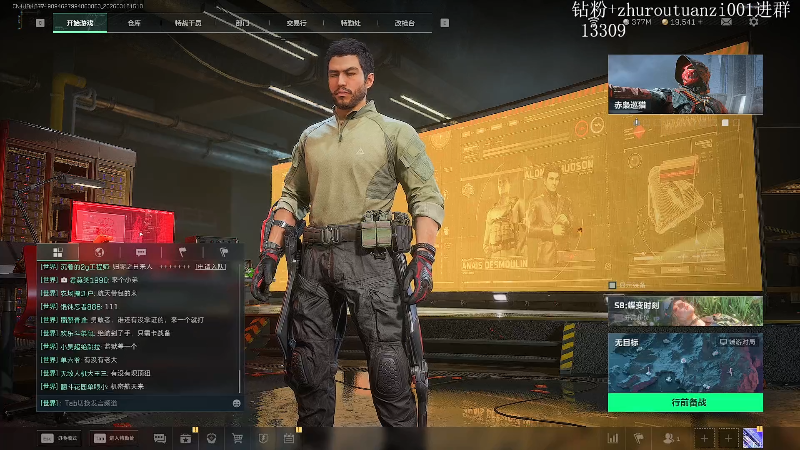800x450 pixels.
Task: Open the 交易行 trading tab
Action: tap(296, 22)
